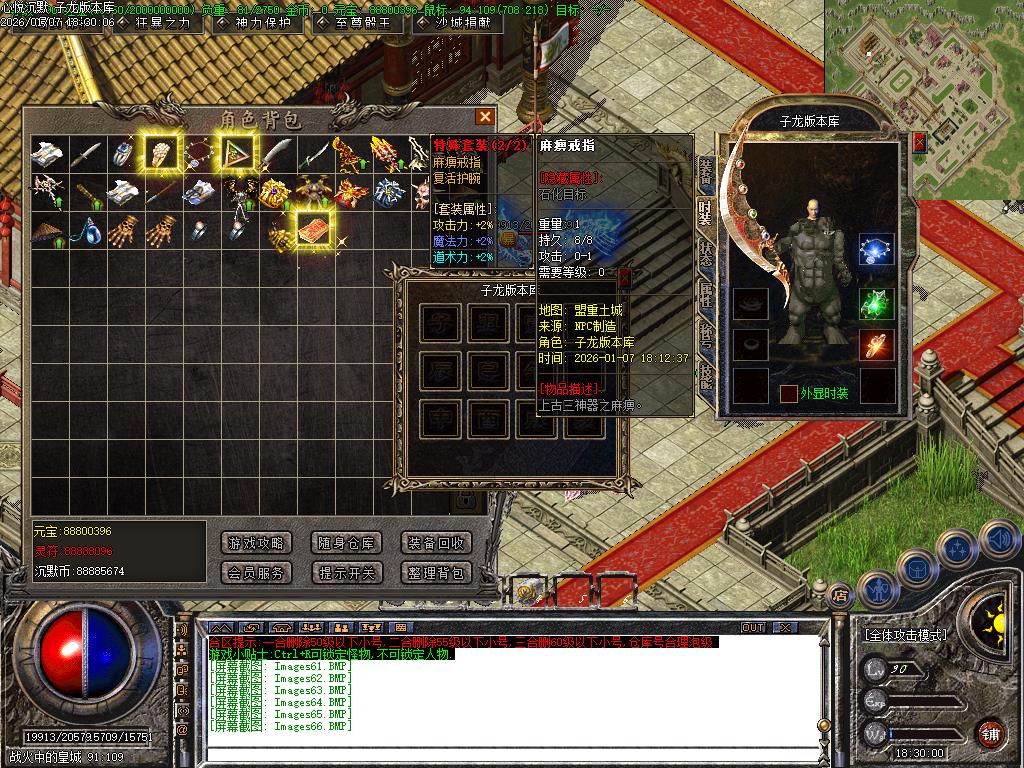
Task: Select the highlighted triangle amulet item
Action: pyautogui.click(x=238, y=153)
